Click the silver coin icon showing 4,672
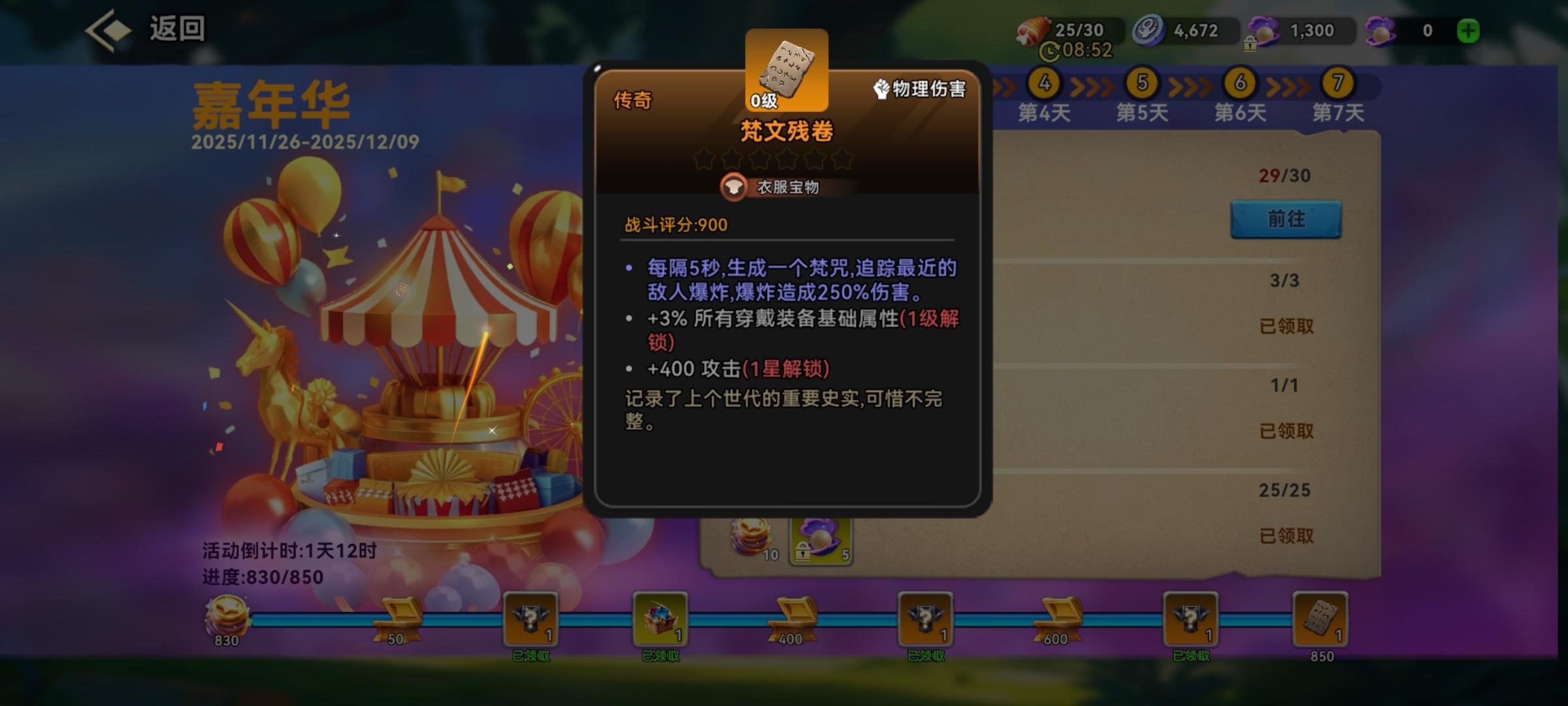The height and width of the screenshot is (706, 1568). click(x=1147, y=28)
